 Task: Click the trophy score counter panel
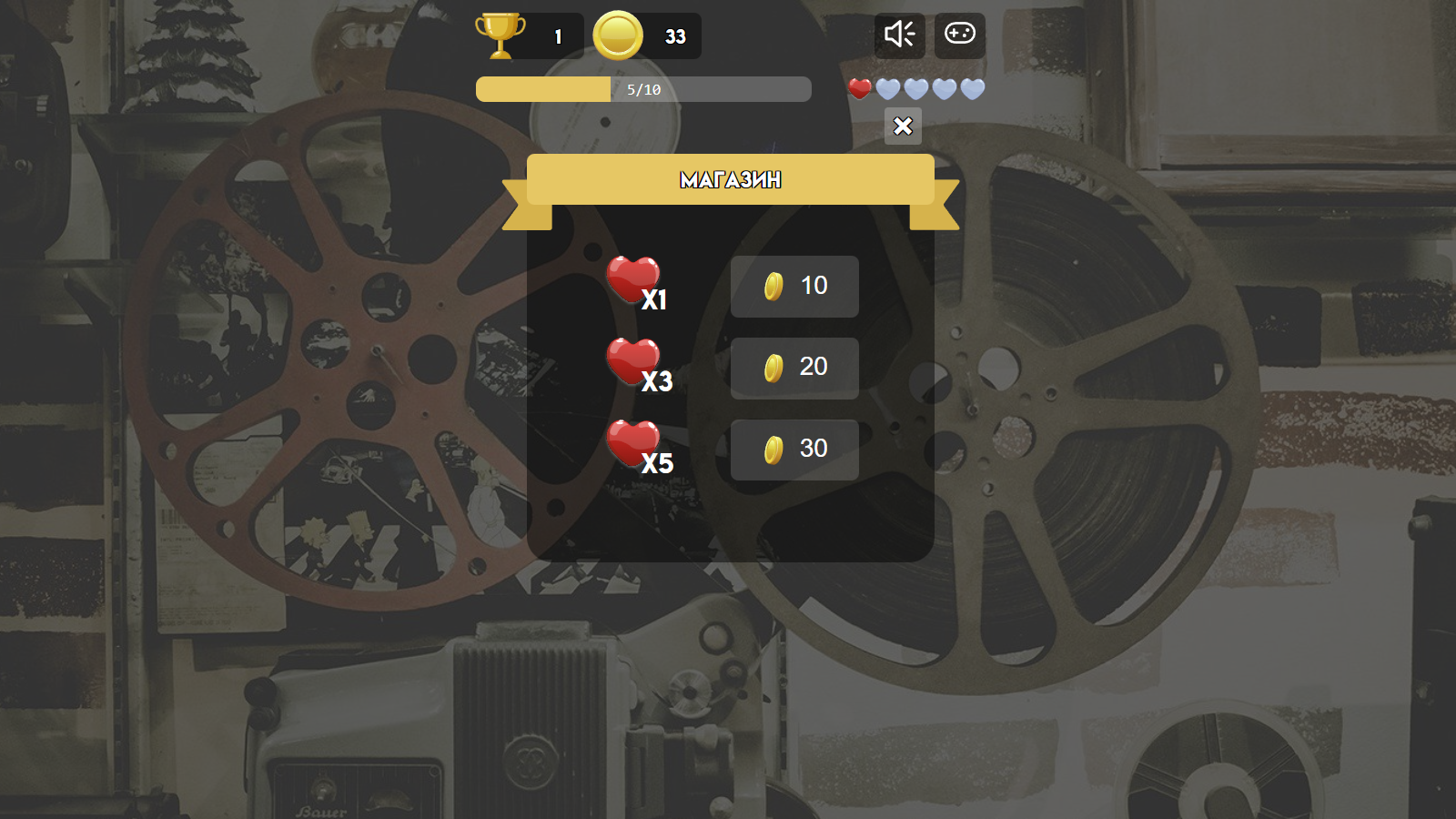(528, 35)
